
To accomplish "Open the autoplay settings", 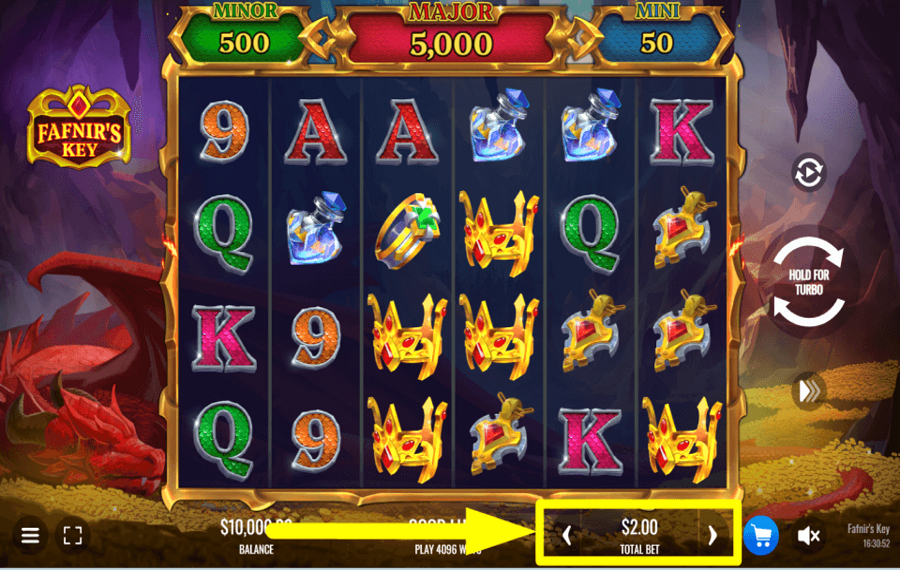I will (808, 172).
